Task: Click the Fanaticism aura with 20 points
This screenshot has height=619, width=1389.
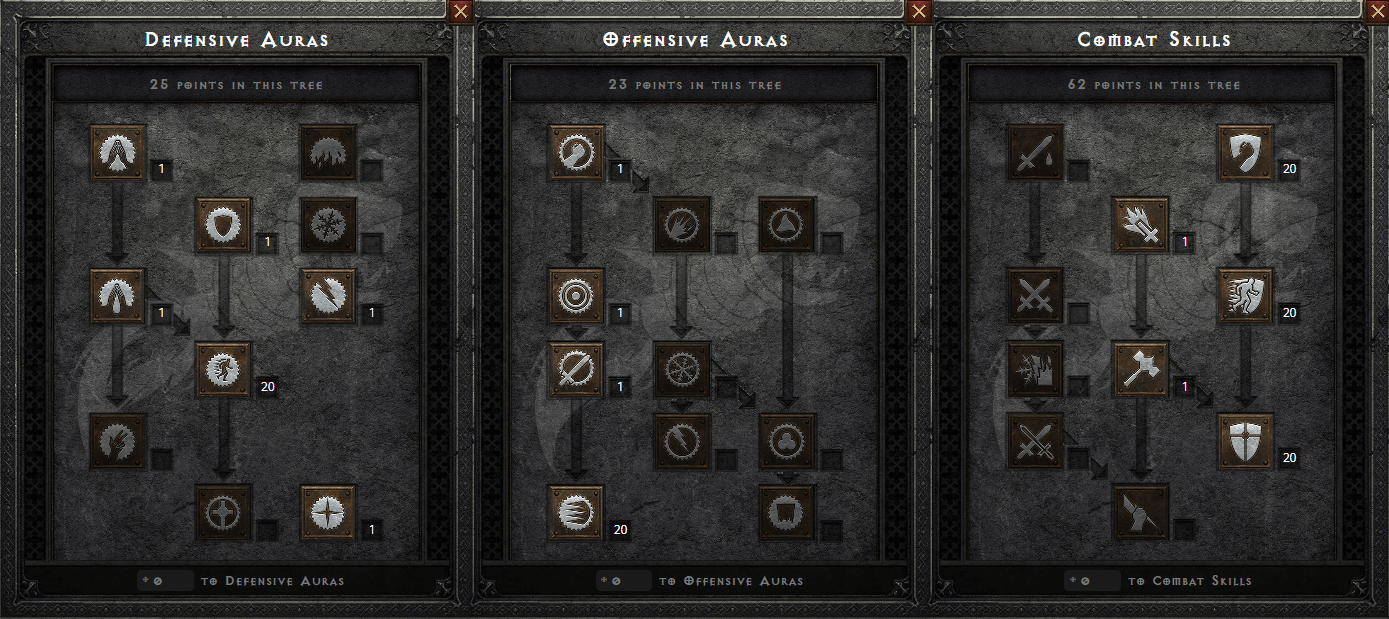Action: pyautogui.click(x=577, y=513)
